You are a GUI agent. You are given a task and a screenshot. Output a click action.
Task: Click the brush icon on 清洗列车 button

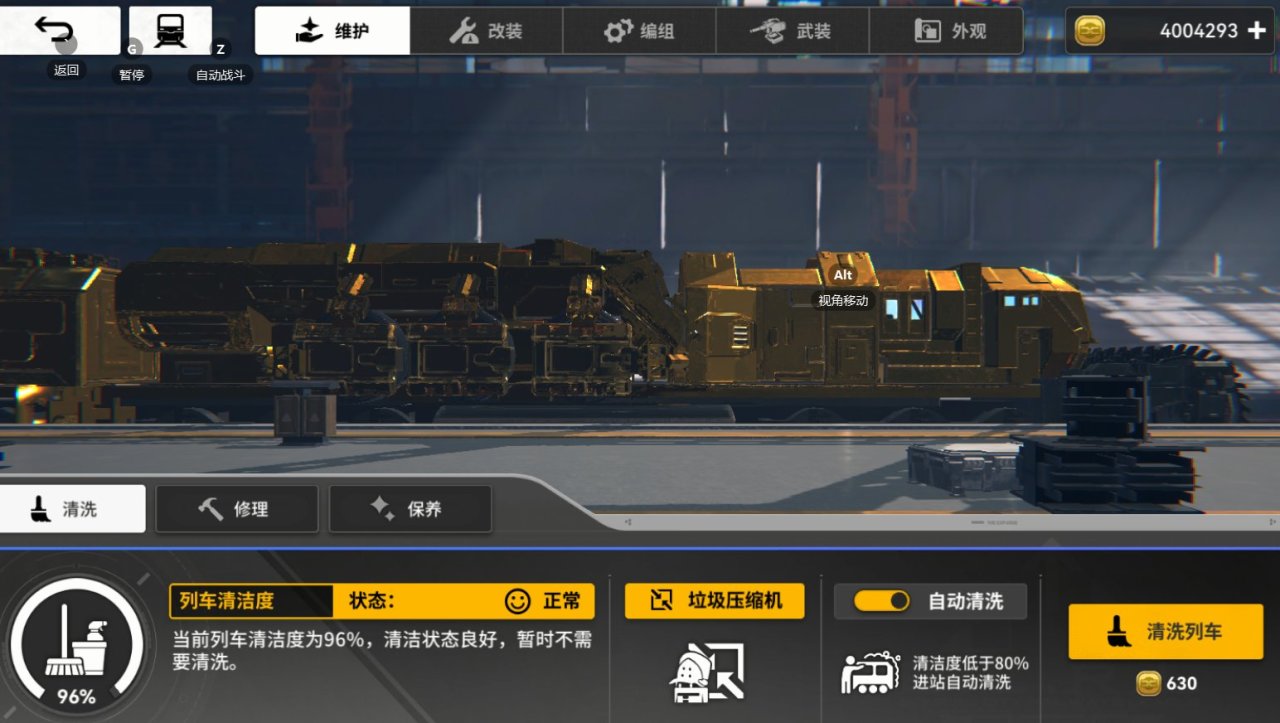click(x=1116, y=631)
